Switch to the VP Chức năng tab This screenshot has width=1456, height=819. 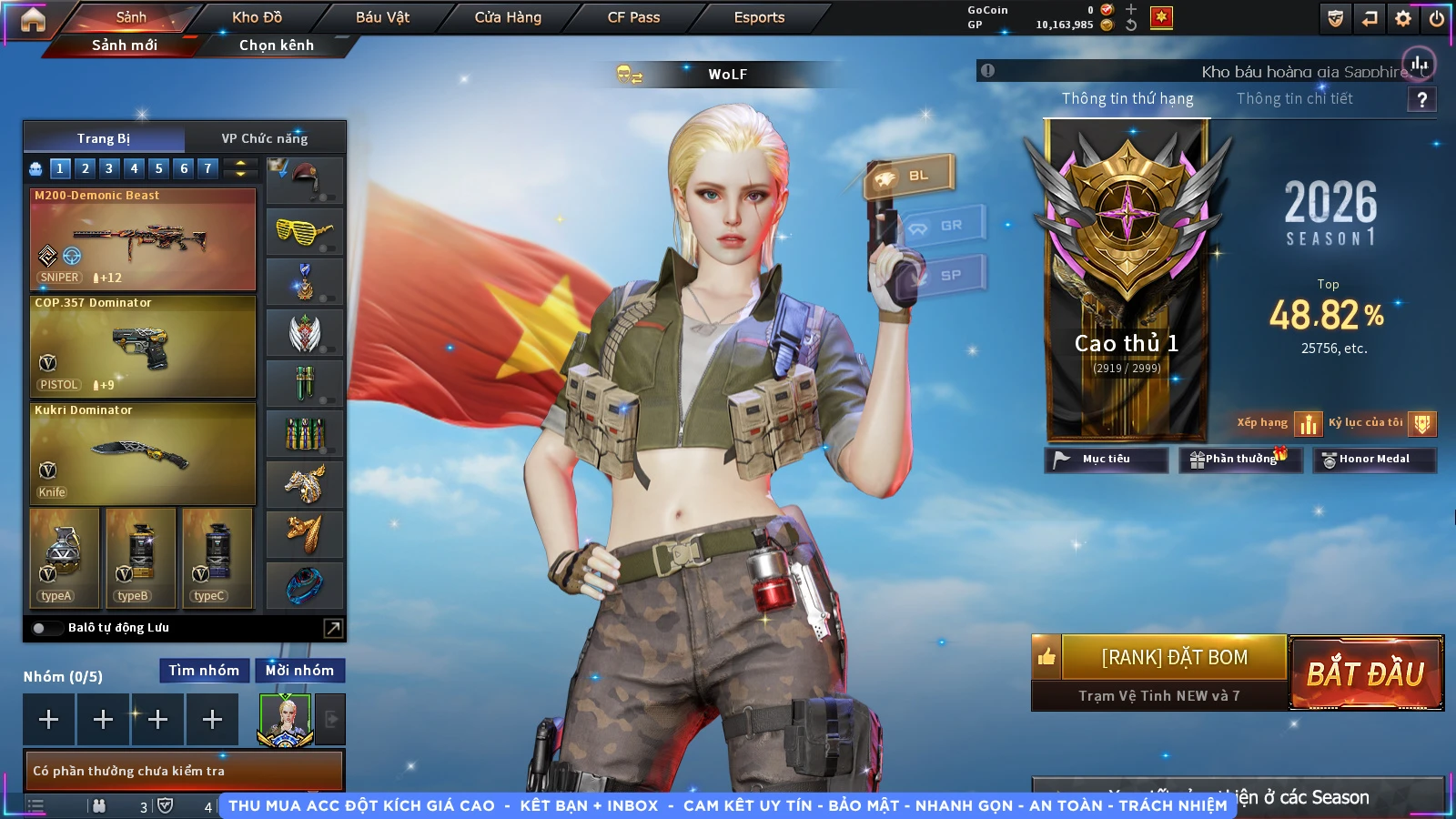tap(265, 138)
